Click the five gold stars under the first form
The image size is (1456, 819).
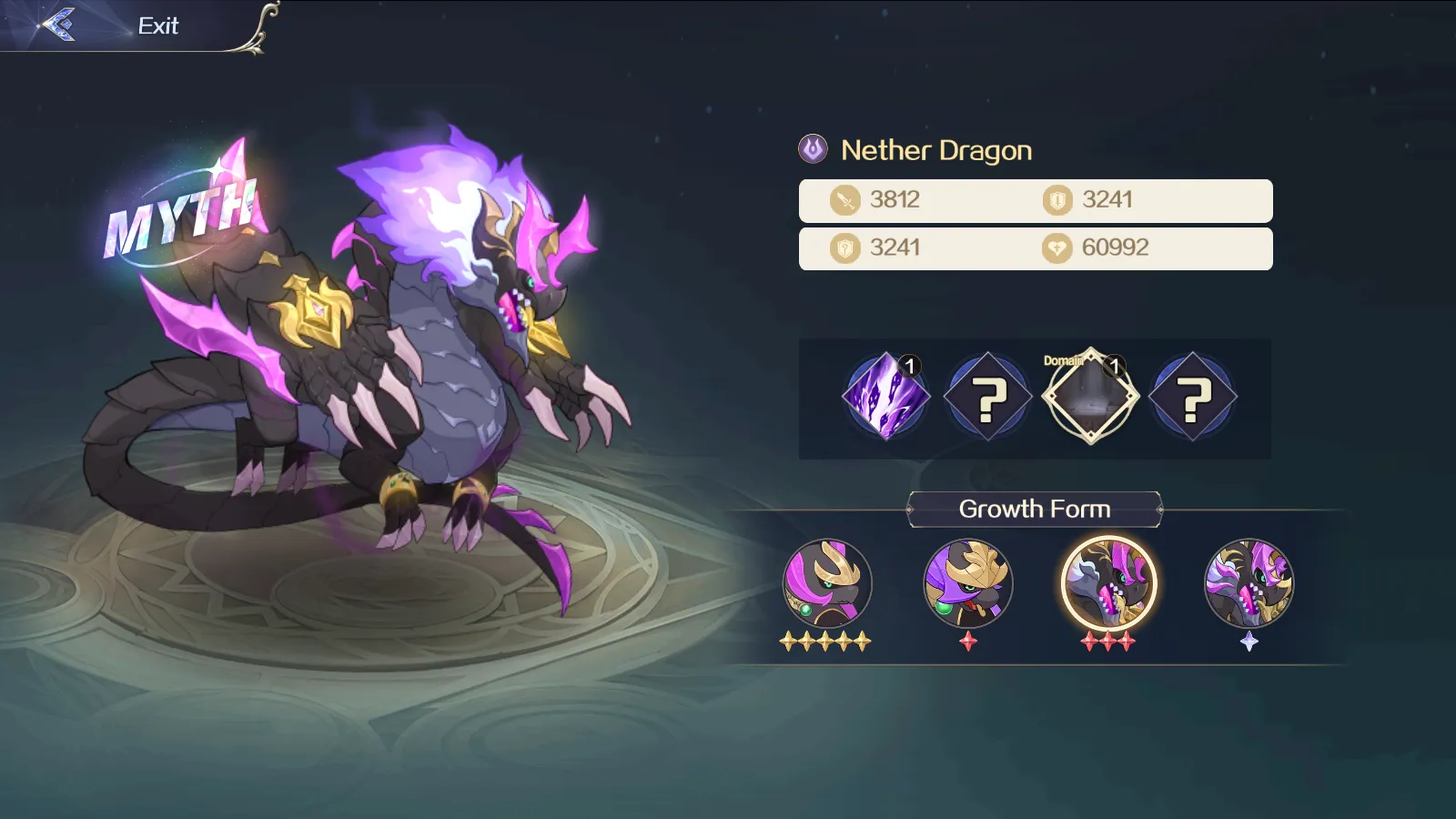(x=826, y=642)
